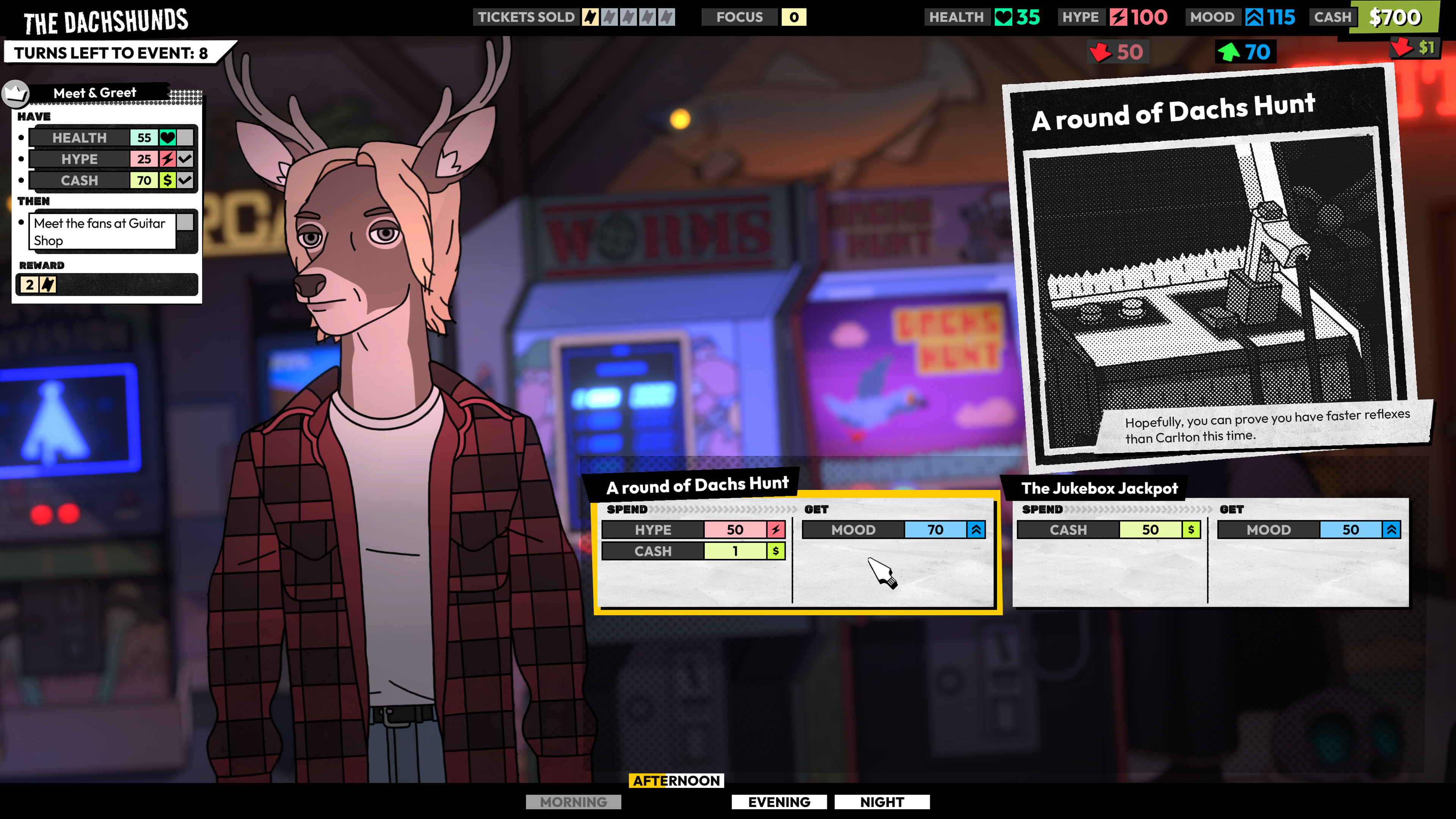1456x819 pixels.
Task: Click the checkmark beside the HYPE 25 requirement
Action: tap(185, 159)
